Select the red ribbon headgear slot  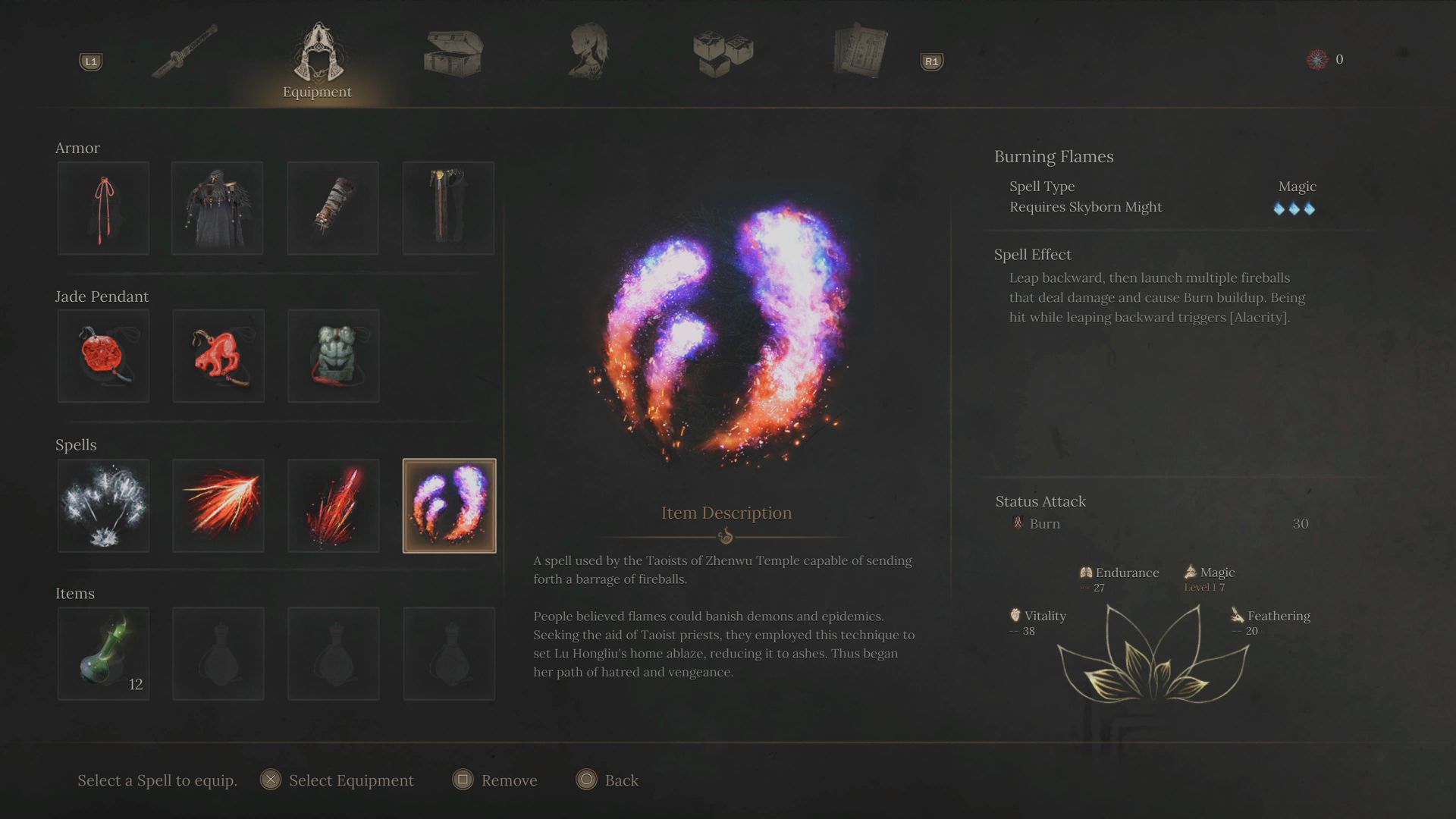click(103, 208)
